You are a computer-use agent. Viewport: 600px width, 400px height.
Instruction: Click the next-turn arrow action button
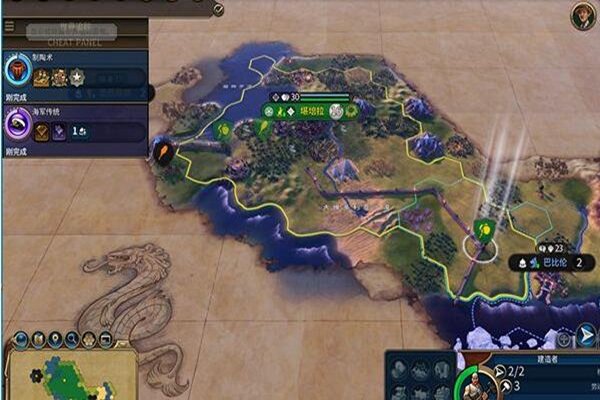click(586, 335)
